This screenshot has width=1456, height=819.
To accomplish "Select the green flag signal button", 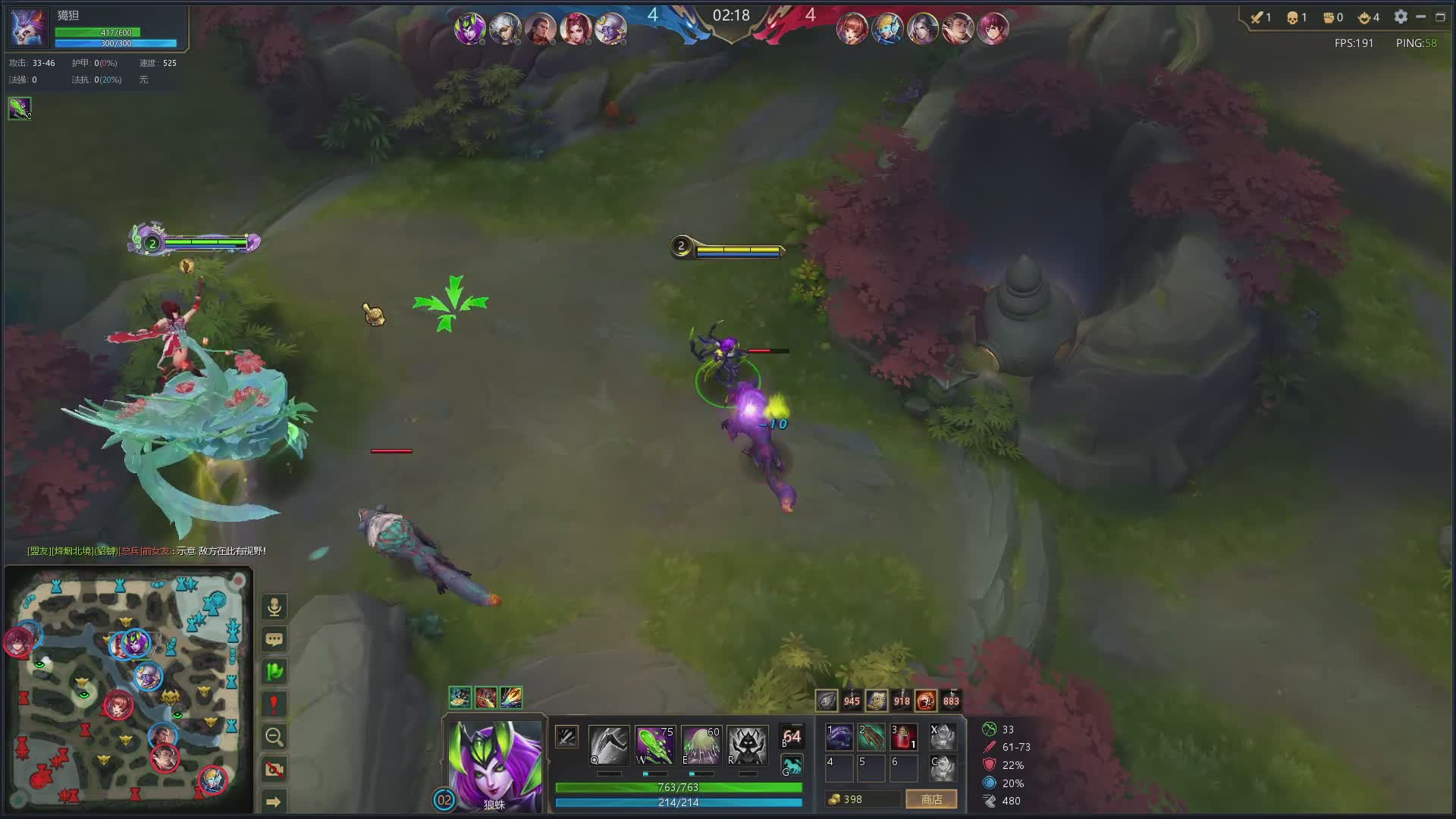I will pyautogui.click(x=275, y=671).
